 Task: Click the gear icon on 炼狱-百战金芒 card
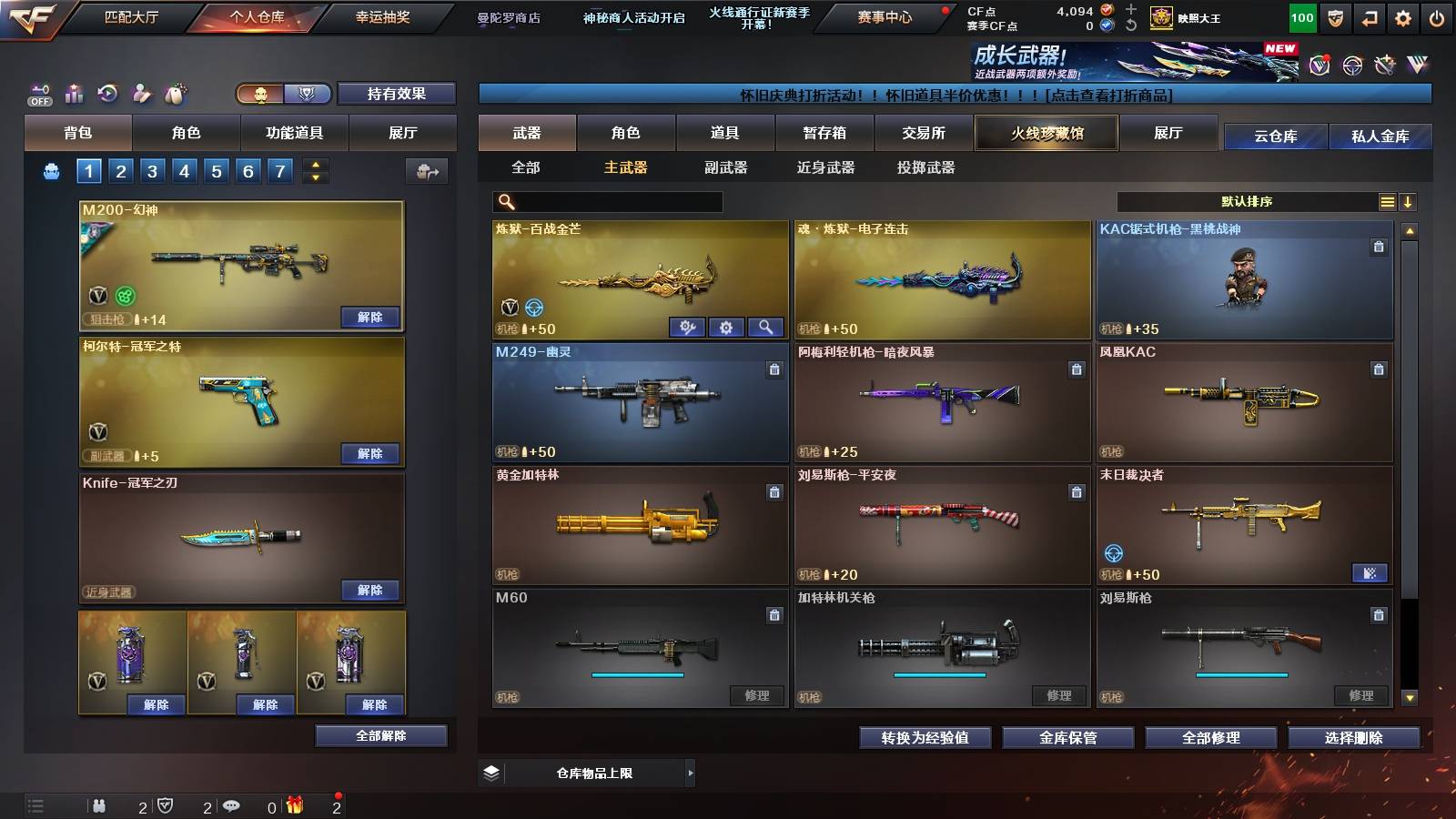(x=725, y=327)
